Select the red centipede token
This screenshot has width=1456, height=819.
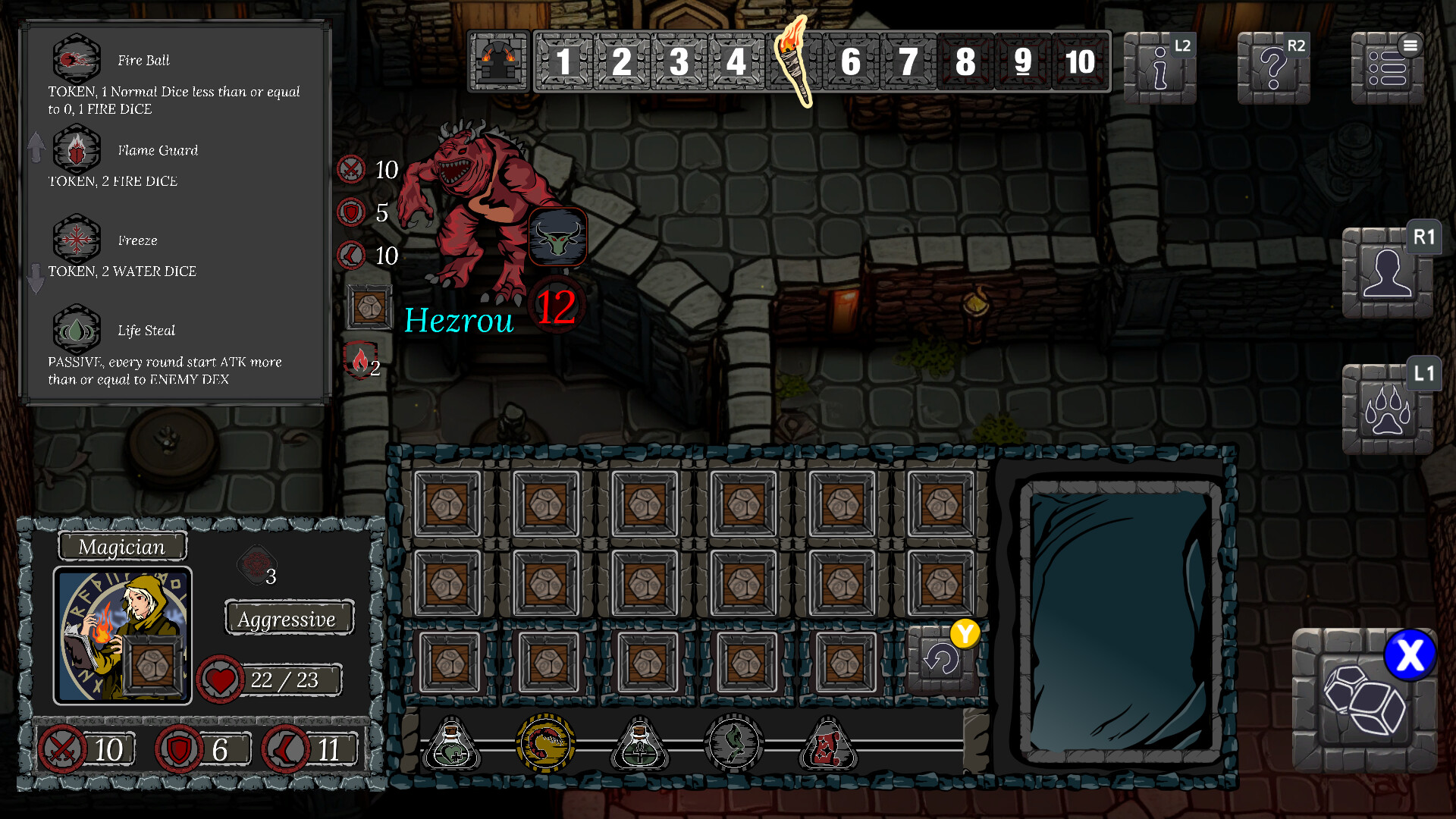click(545, 744)
